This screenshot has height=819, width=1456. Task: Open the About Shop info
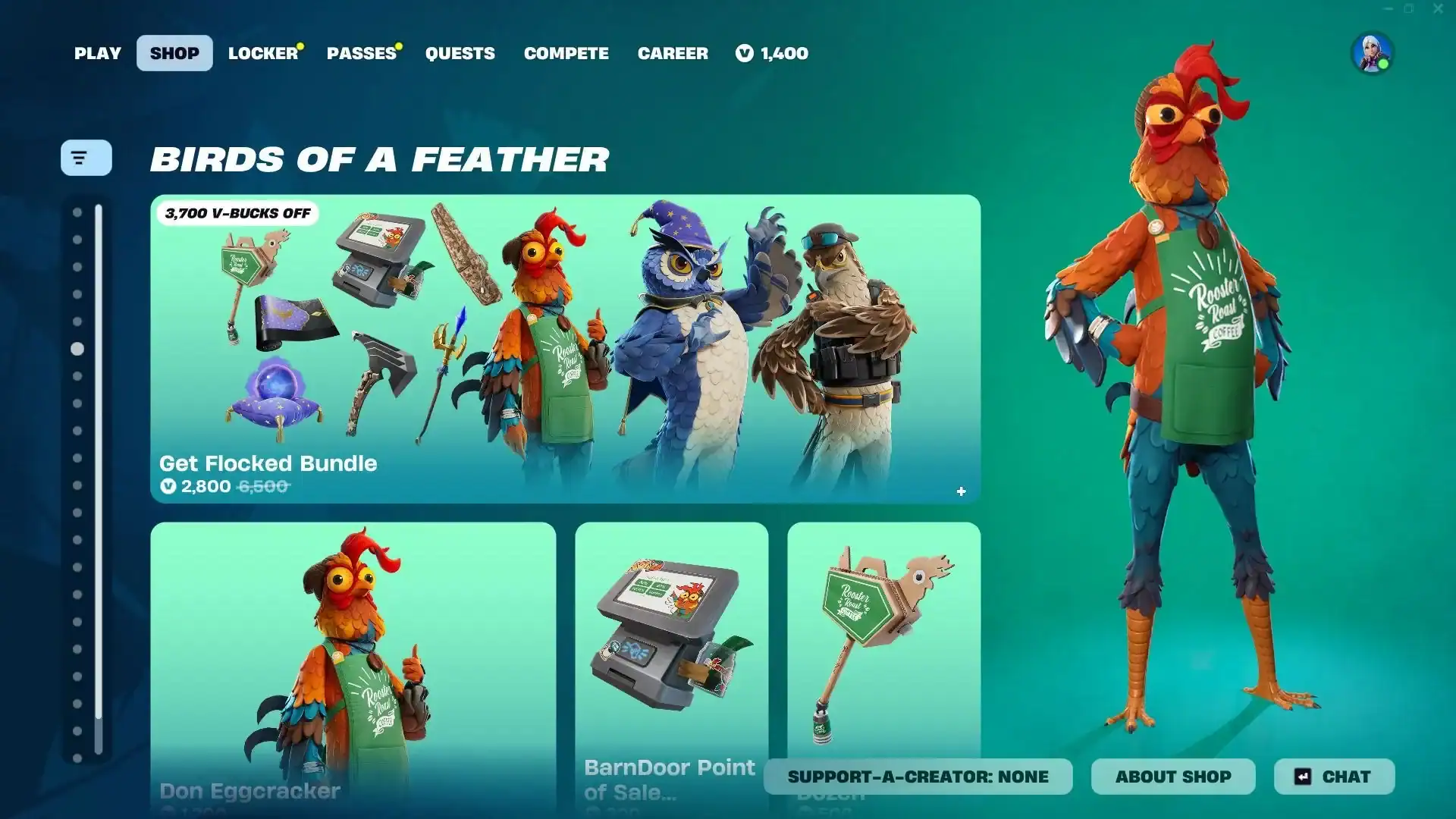point(1172,777)
